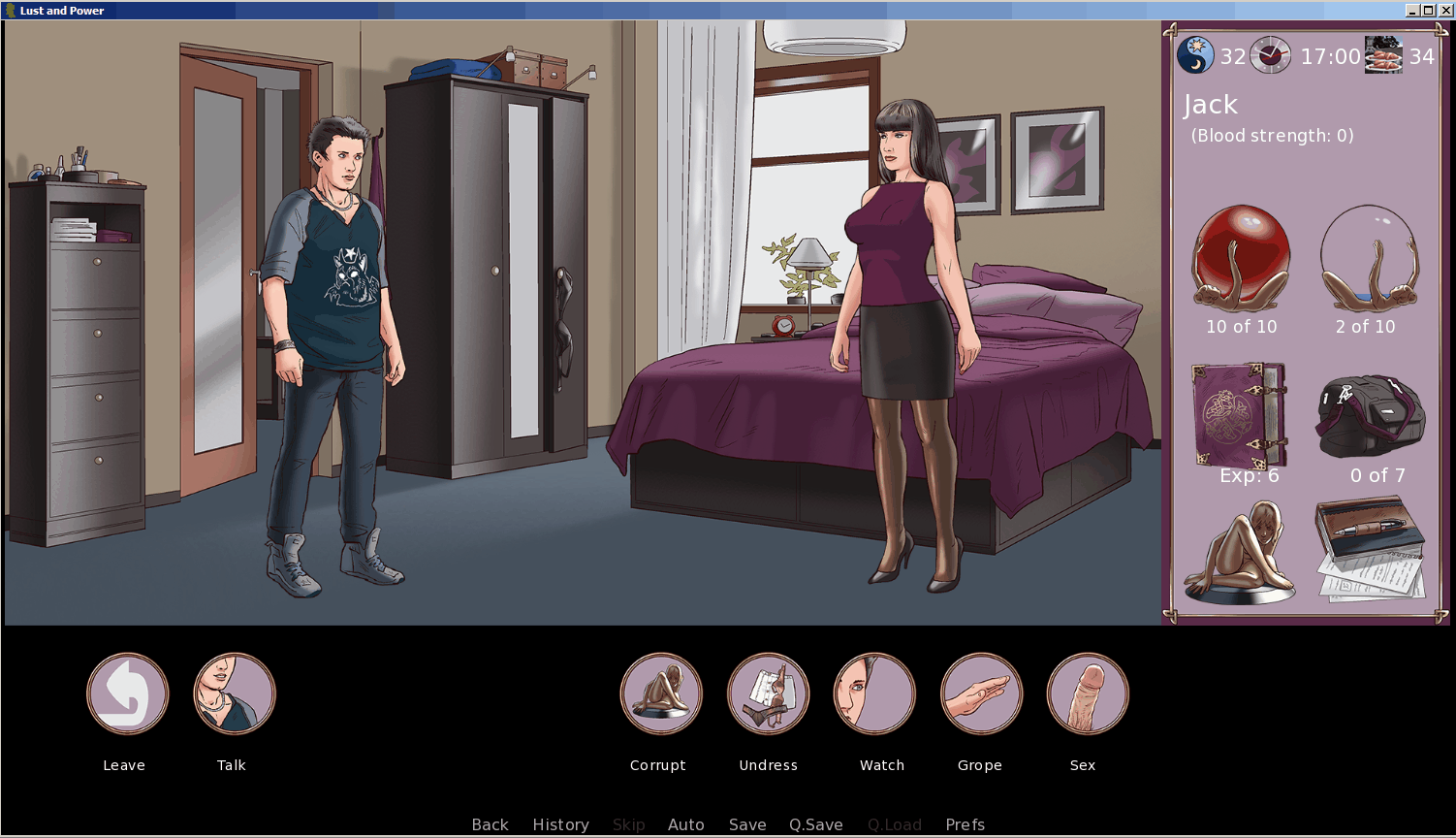Open Prefs settings
The height and width of the screenshot is (838, 1456).
[x=965, y=824]
